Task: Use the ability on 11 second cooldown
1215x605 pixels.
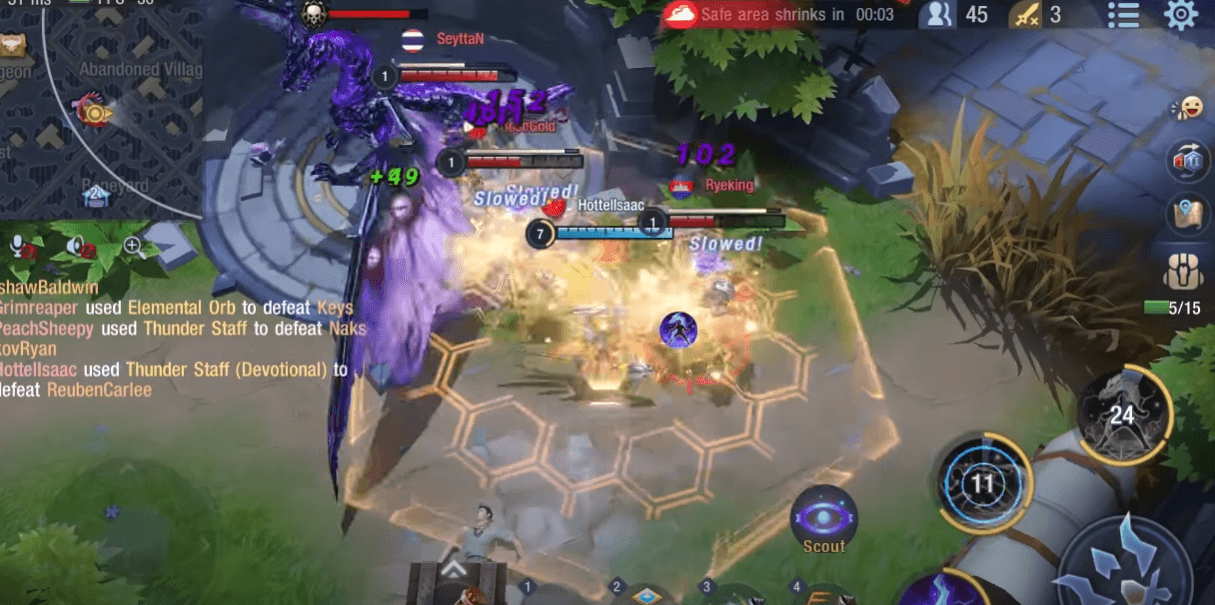Action: click(983, 484)
